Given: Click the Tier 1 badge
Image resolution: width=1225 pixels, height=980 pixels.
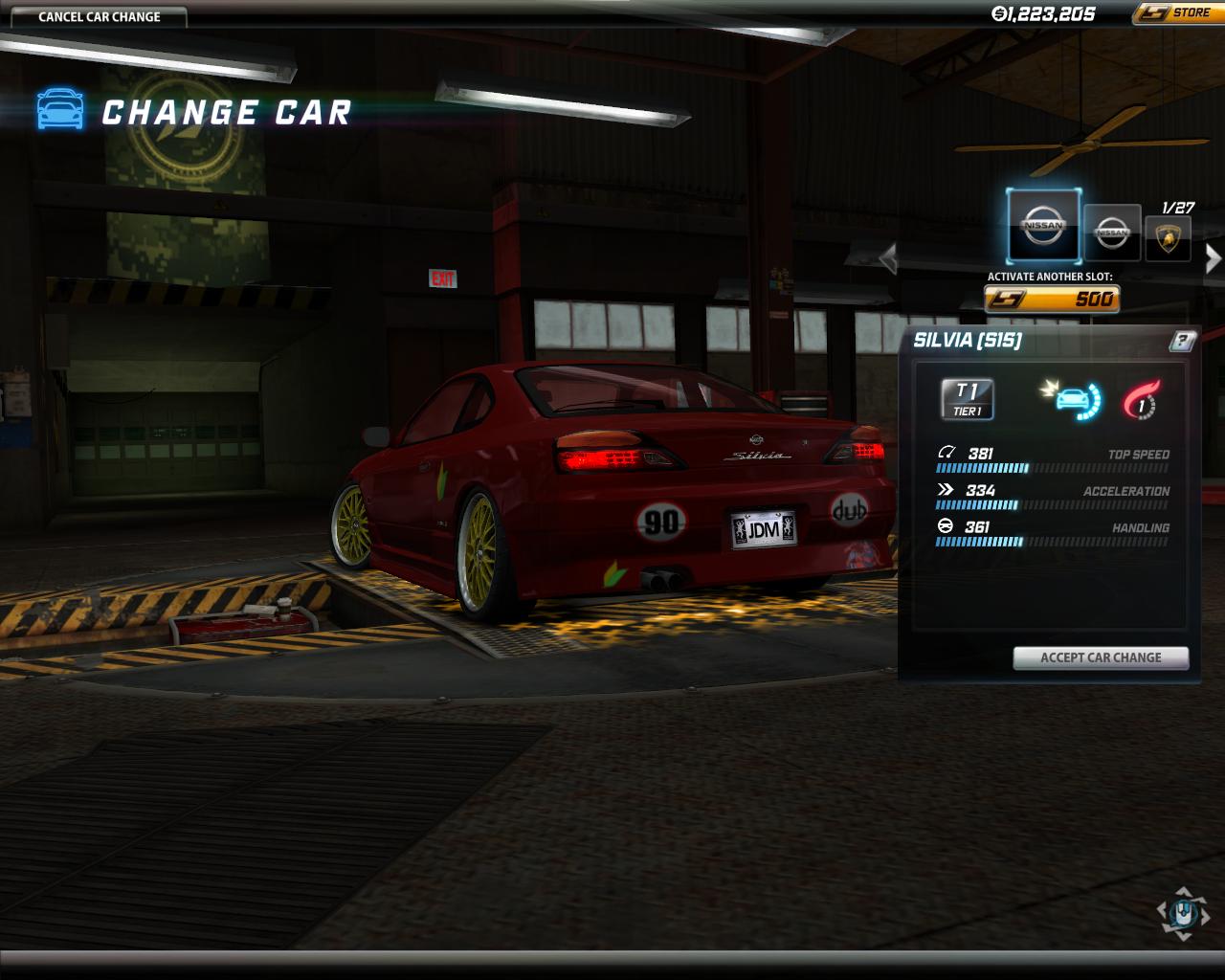Looking at the screenshot, I should pos(968,399).
